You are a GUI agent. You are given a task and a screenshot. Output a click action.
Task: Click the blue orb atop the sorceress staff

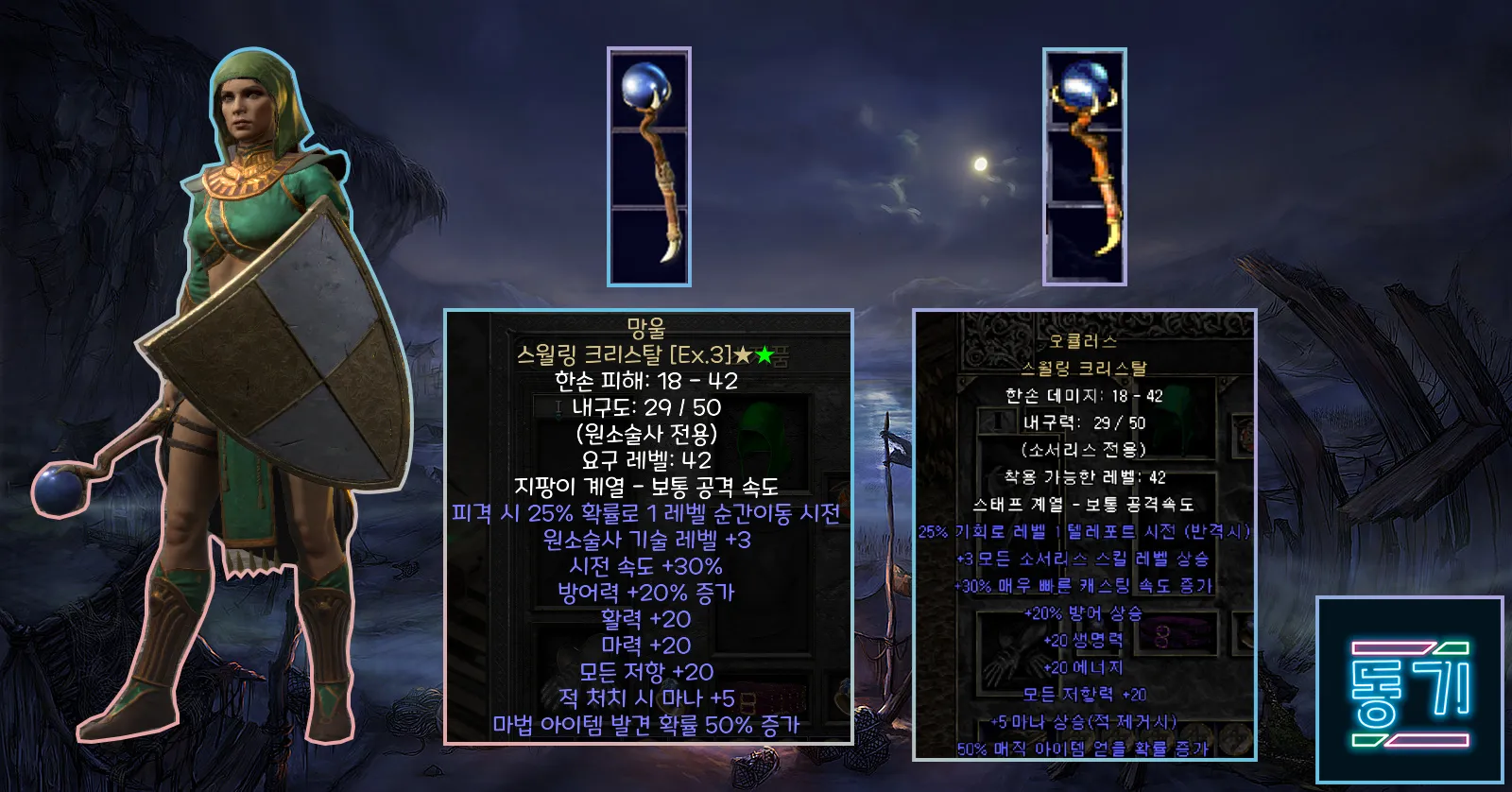[59, 490]
